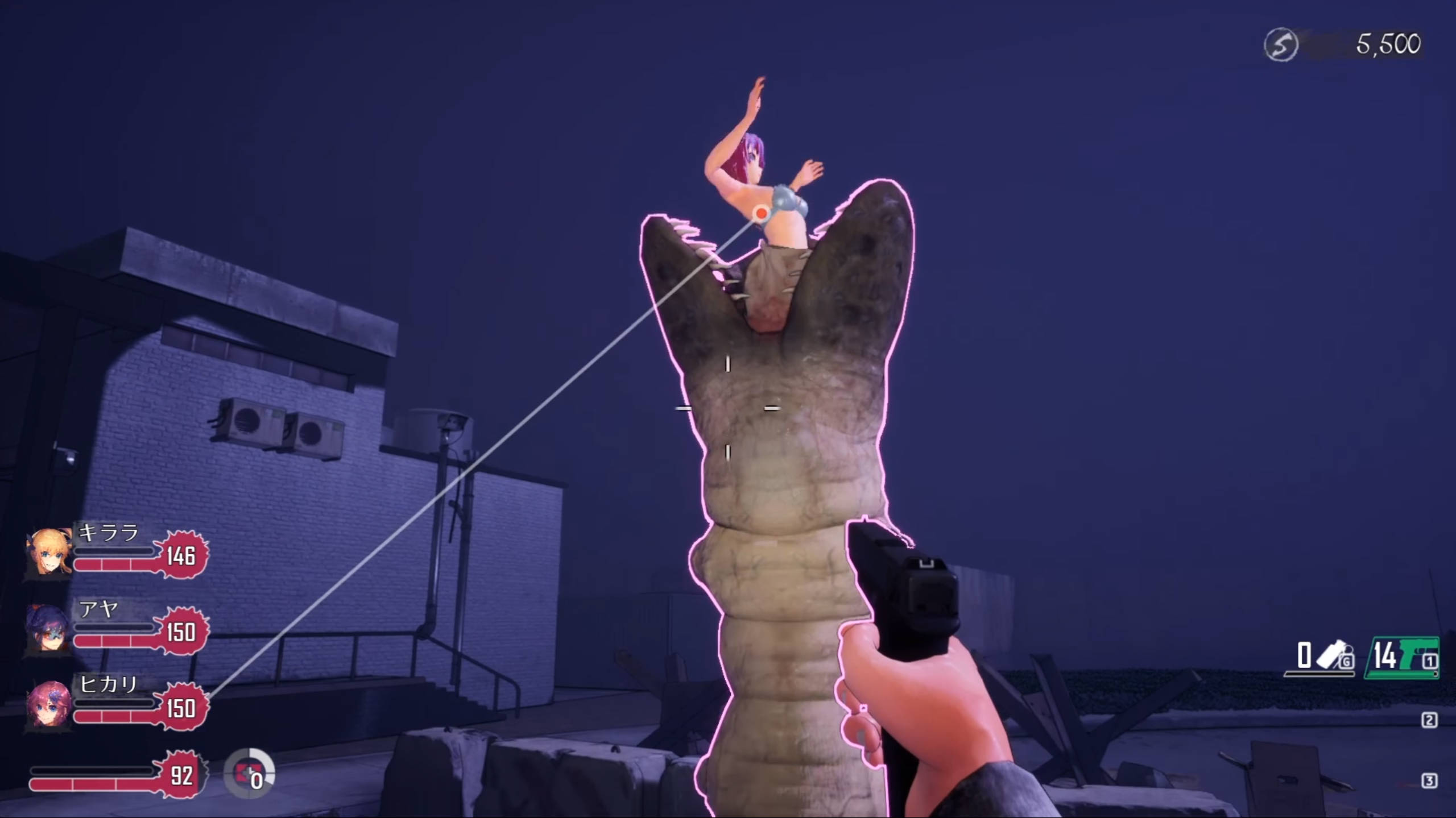1456x818 pixels.
Task: Click Hikari's pink-haired portrait
Action: [49, 704]
